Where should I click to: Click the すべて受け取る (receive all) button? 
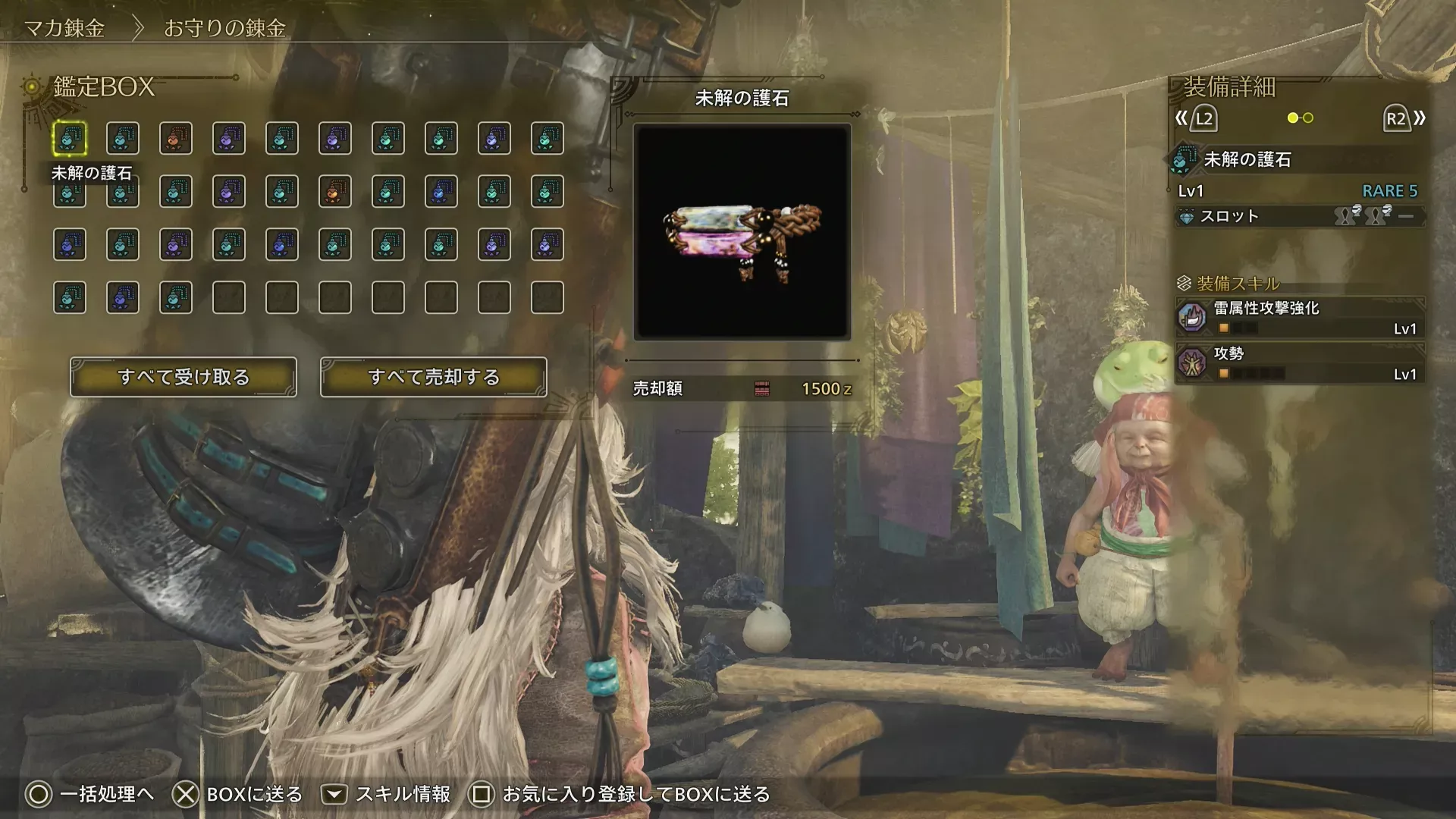tap(184, 377)
